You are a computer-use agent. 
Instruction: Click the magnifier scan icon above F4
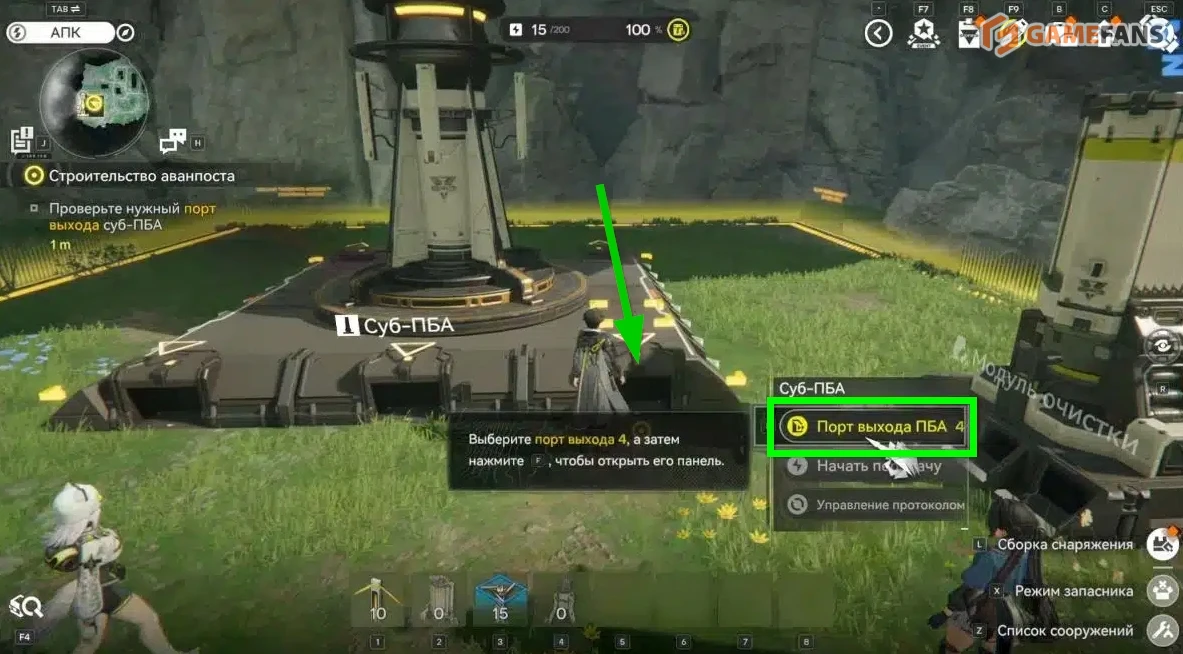[x=25, y=606]
